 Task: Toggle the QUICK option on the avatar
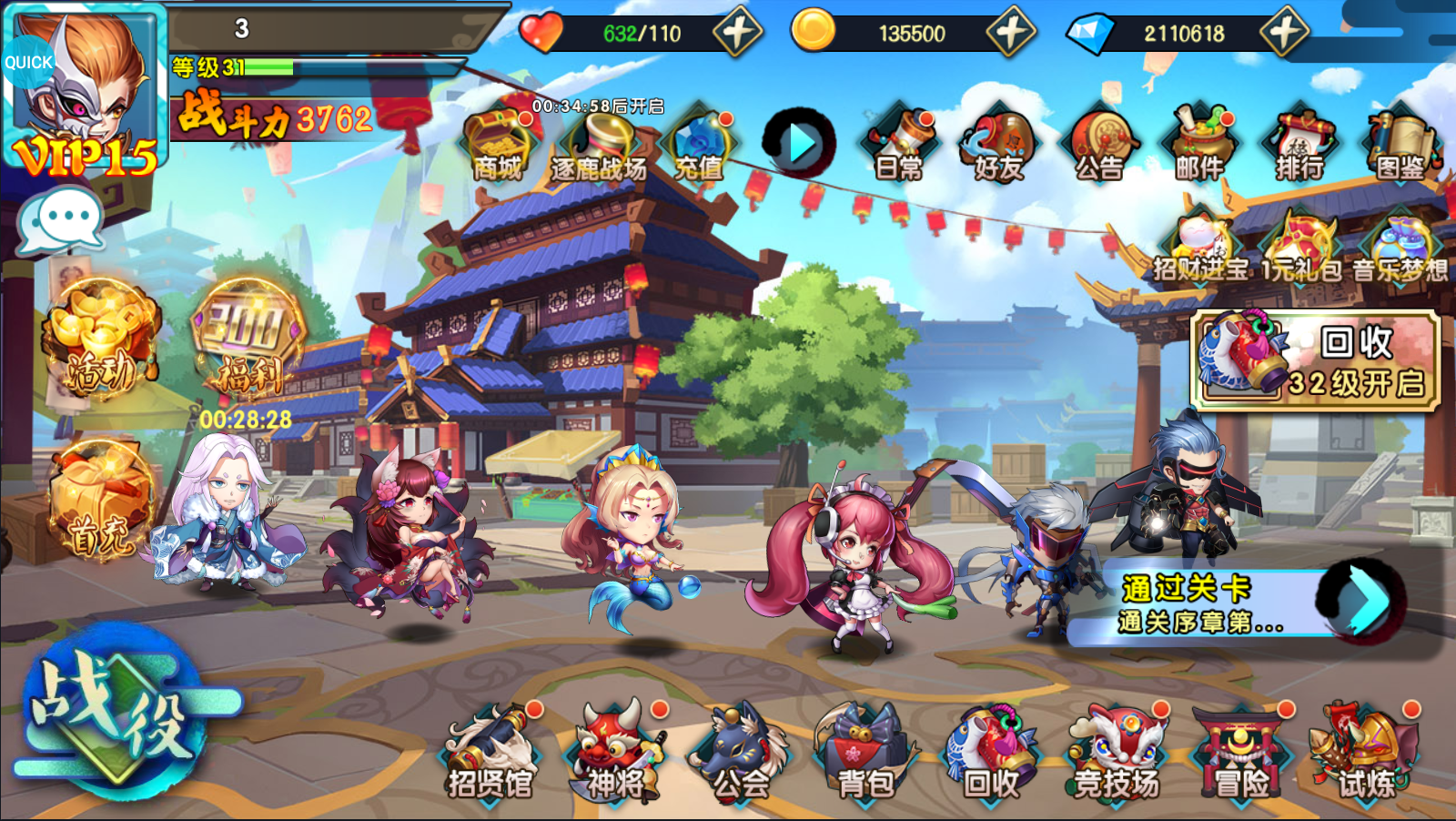27,62
